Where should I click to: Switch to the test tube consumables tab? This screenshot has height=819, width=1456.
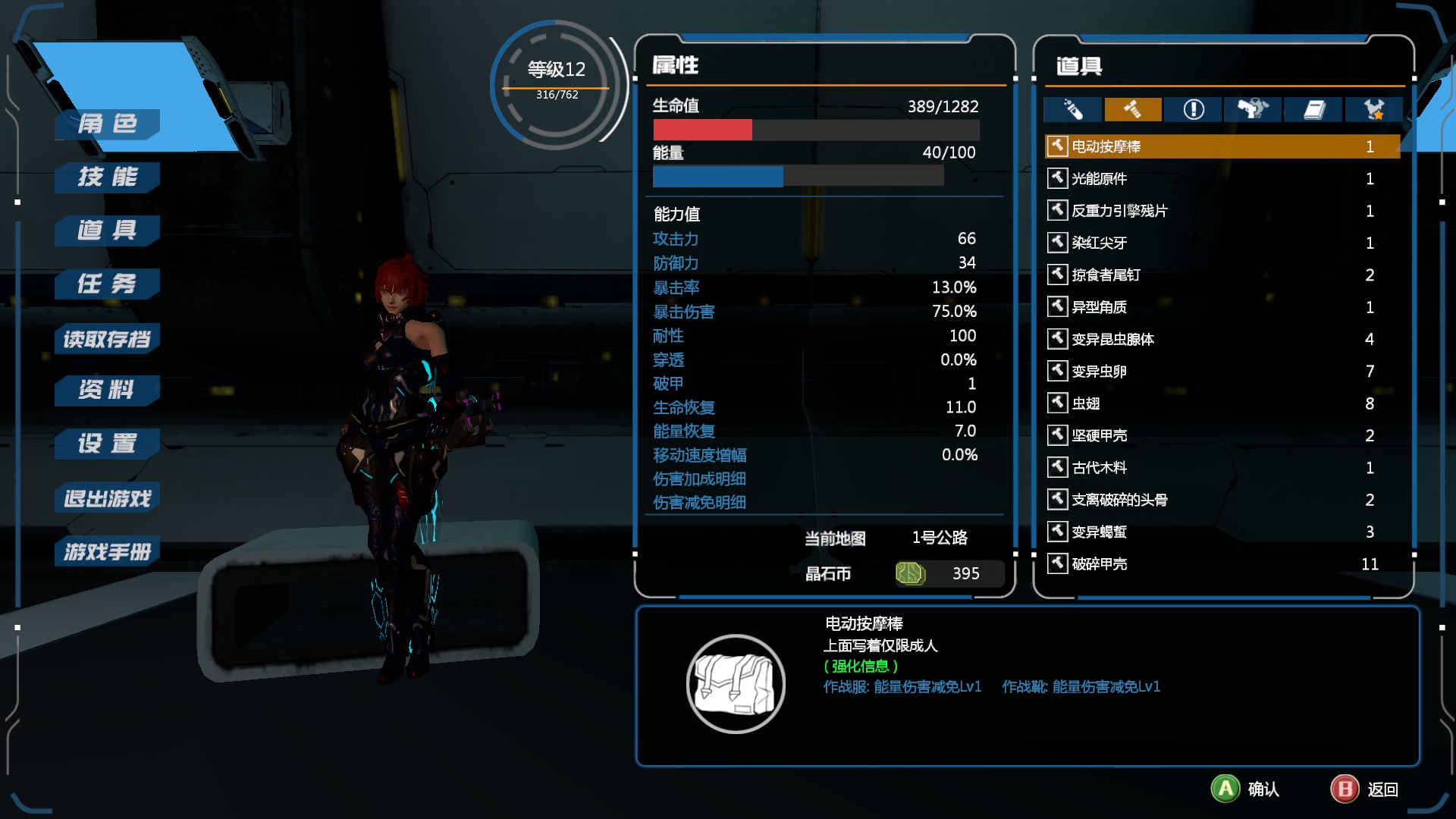coord(1072,110)
